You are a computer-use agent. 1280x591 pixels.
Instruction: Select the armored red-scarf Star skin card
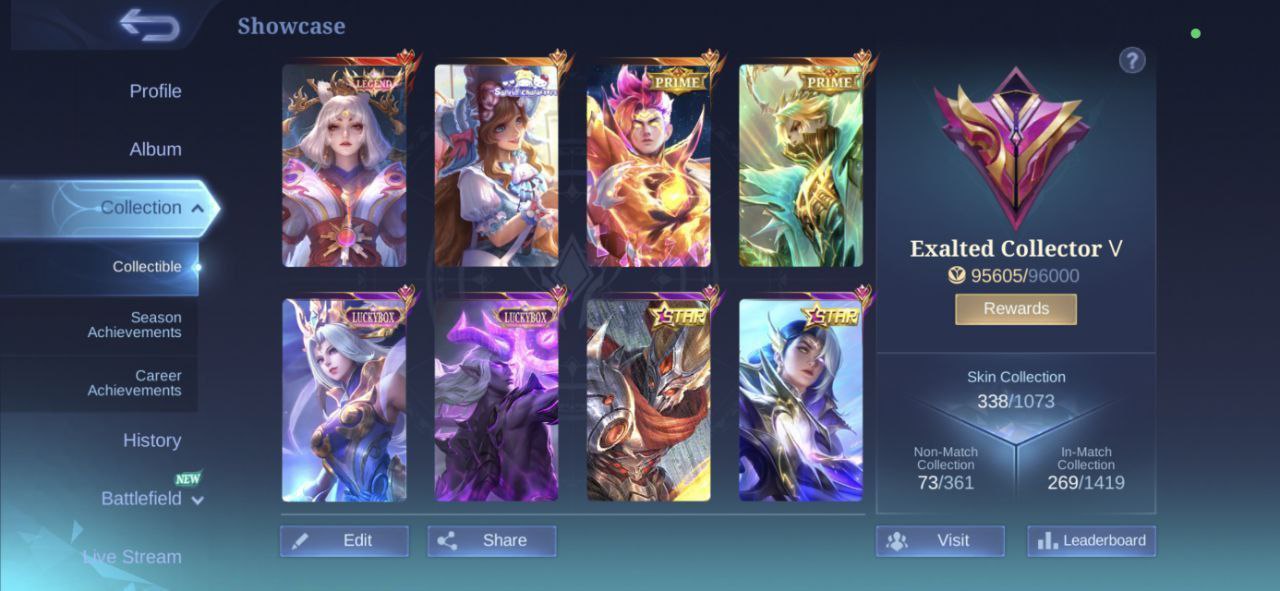(x=648, y=400)
